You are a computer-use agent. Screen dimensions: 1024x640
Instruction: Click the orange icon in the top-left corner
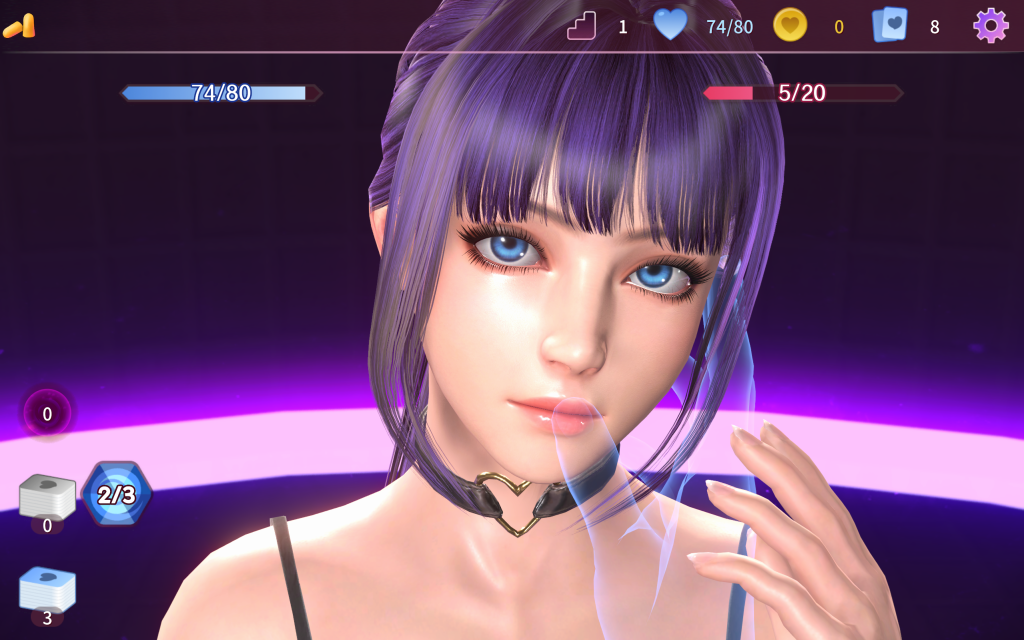click(x=19, y=26)
